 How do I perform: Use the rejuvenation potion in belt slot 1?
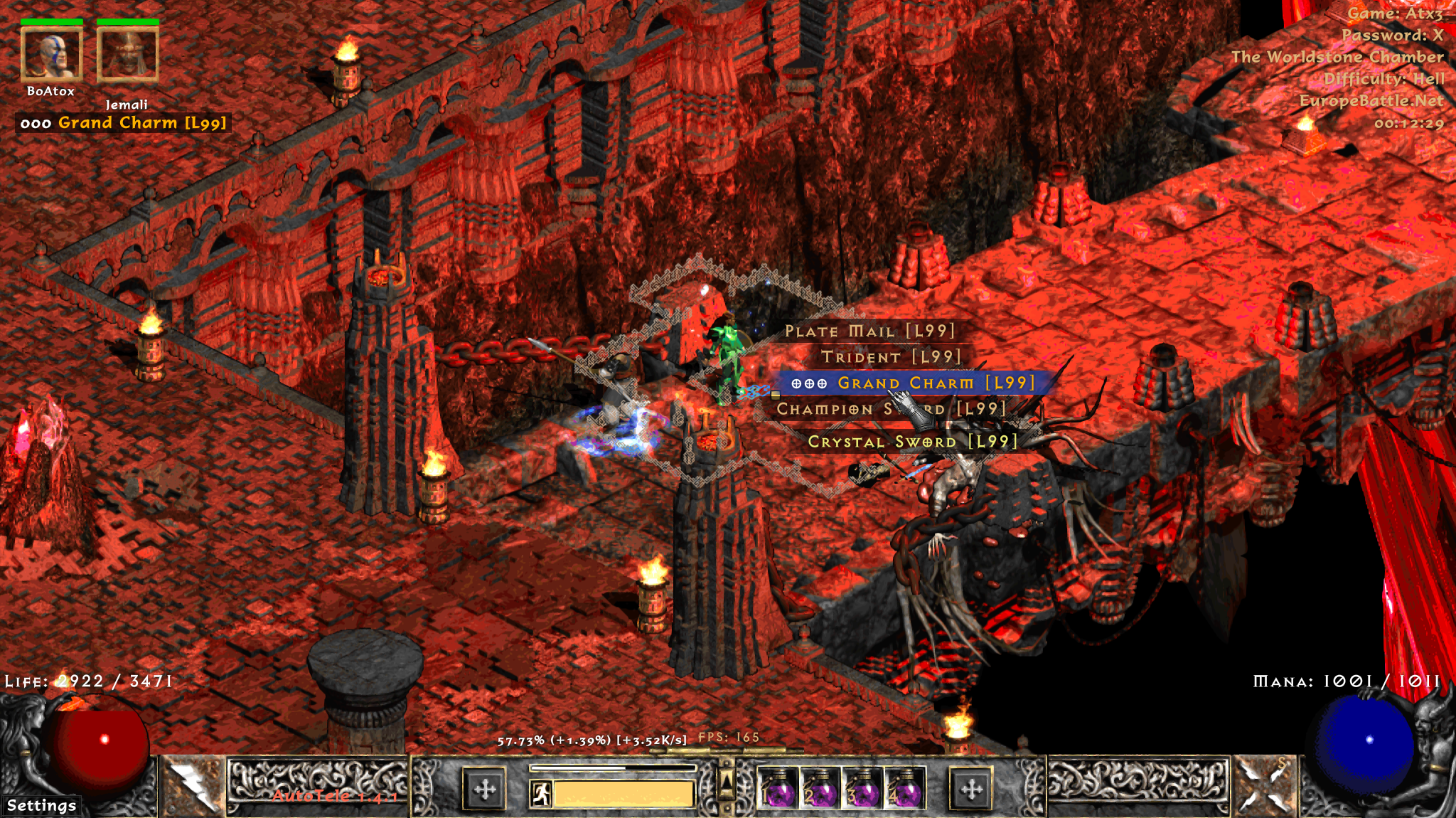pyautogui.click(x=777, y=788)
